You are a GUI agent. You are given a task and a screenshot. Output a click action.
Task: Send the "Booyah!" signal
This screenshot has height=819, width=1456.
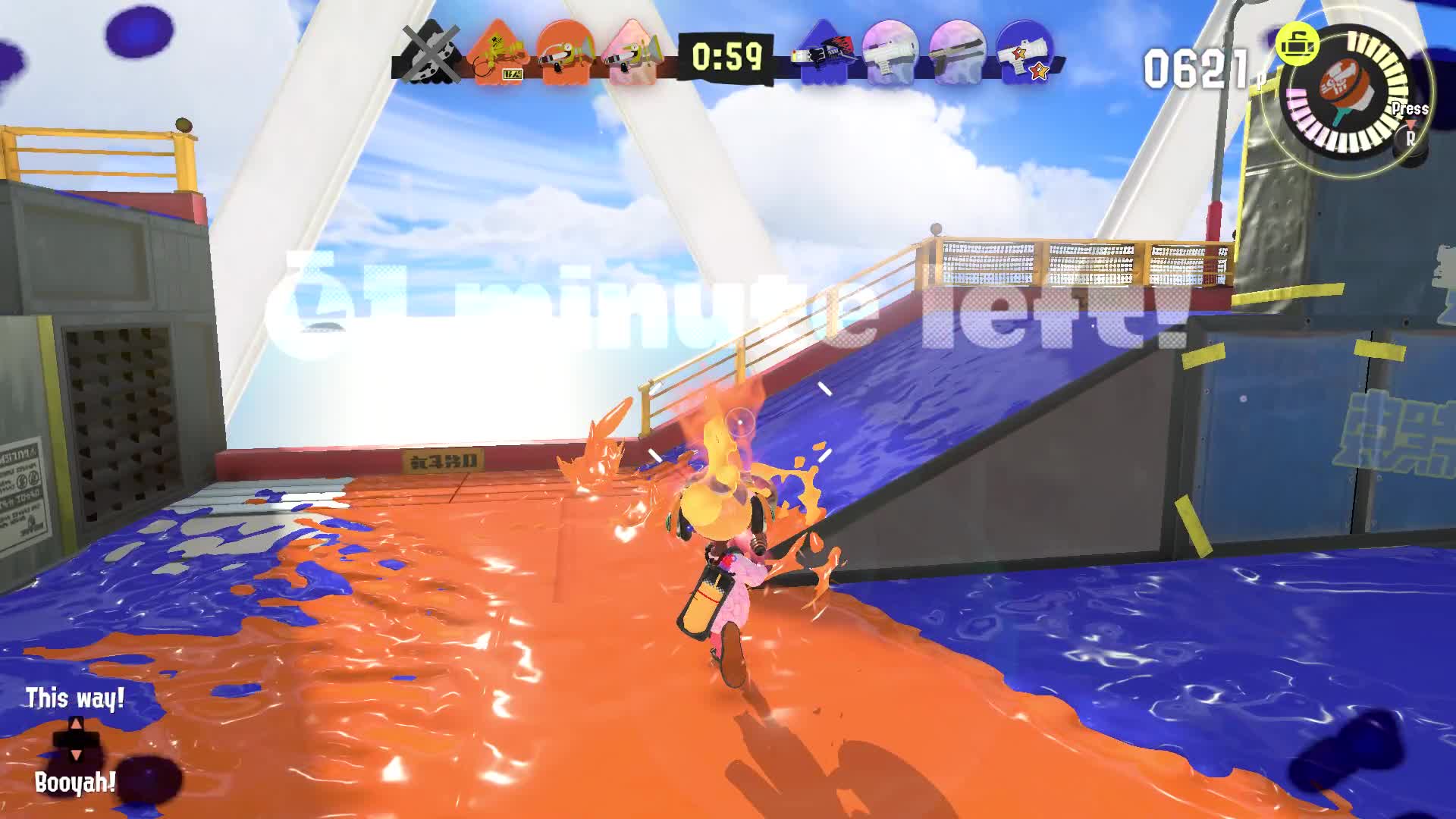coord(75,783)
